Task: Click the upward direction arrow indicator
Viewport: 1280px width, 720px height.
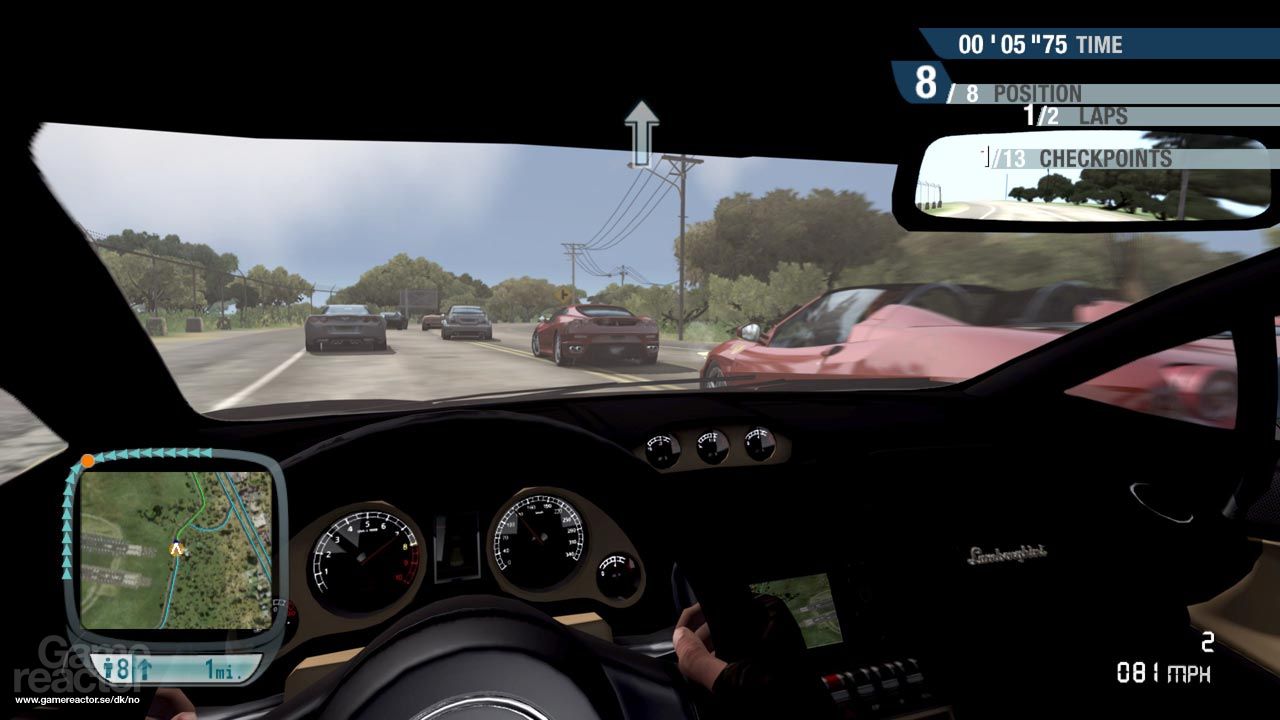Action: 642,132
